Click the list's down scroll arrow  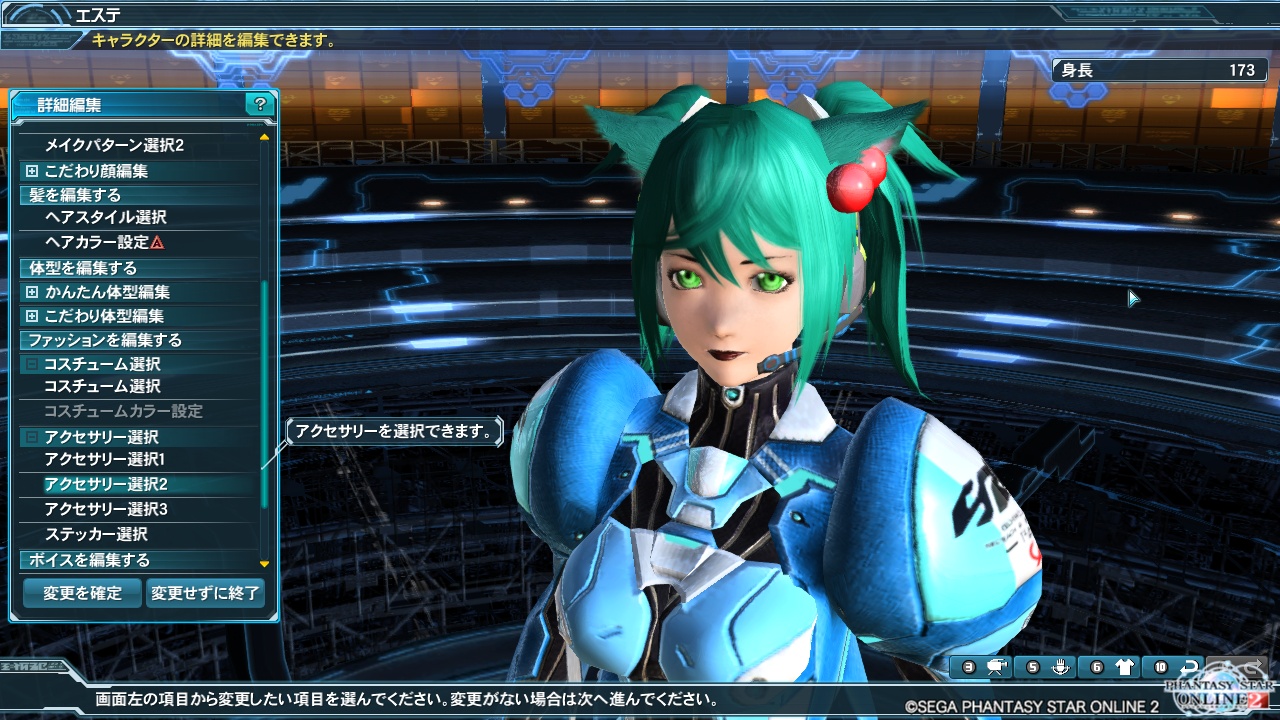coord(264,565)
